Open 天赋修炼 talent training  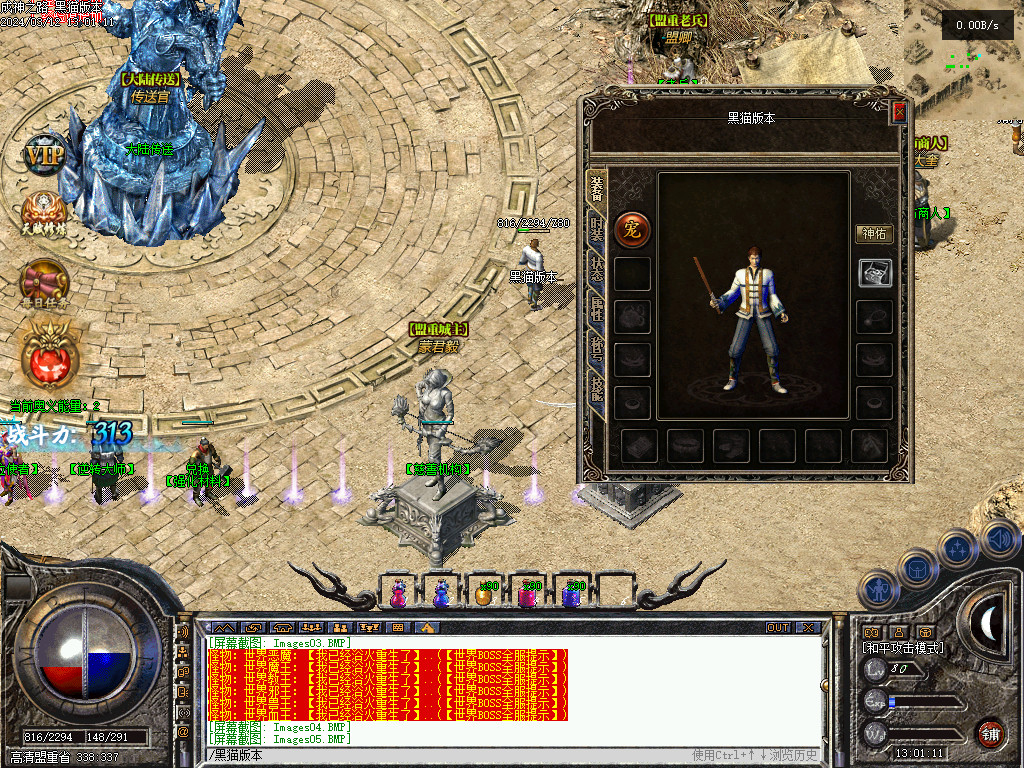[44, 212]
